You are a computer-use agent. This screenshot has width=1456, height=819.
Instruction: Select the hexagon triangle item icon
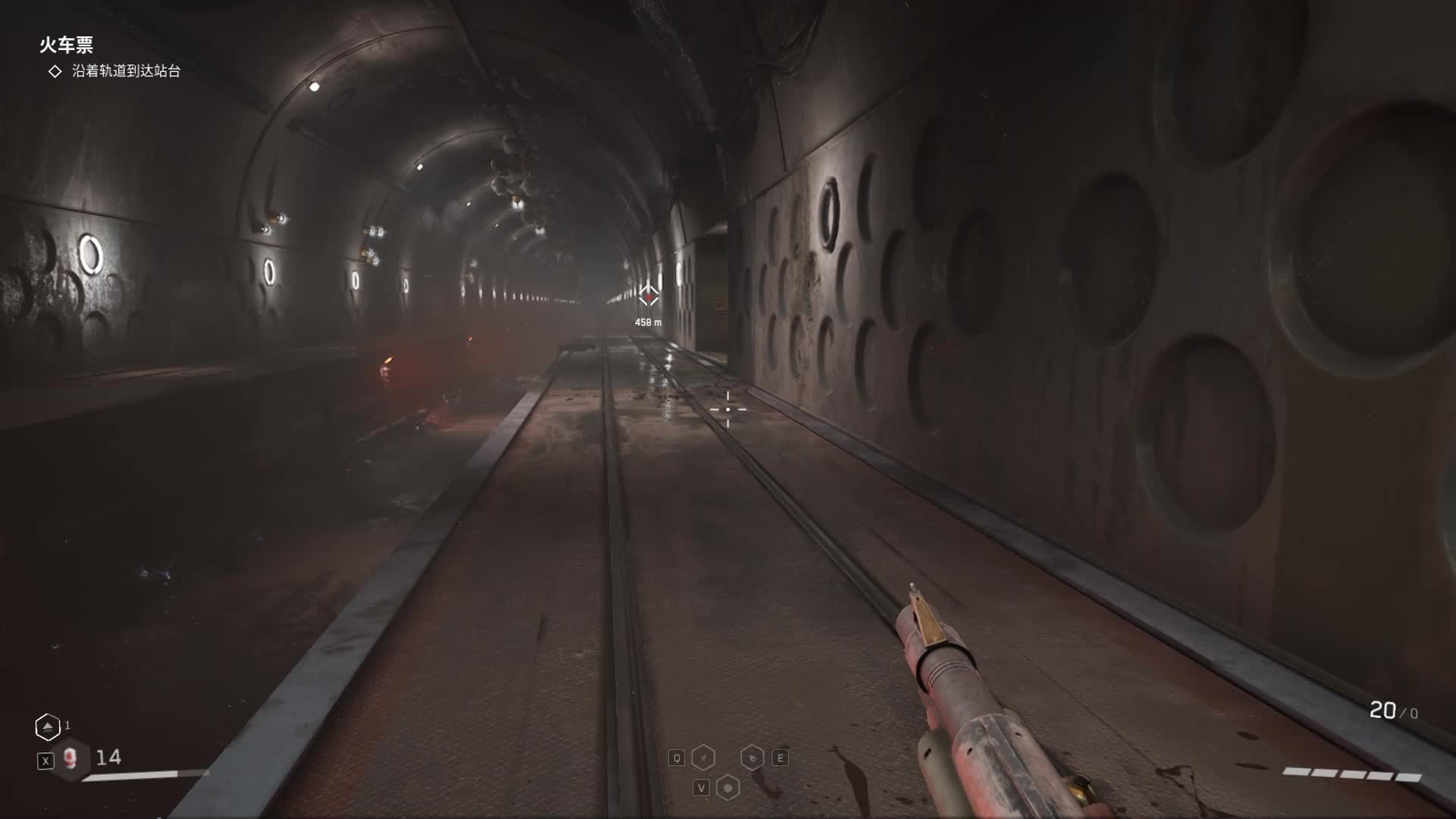pos(48,727)
